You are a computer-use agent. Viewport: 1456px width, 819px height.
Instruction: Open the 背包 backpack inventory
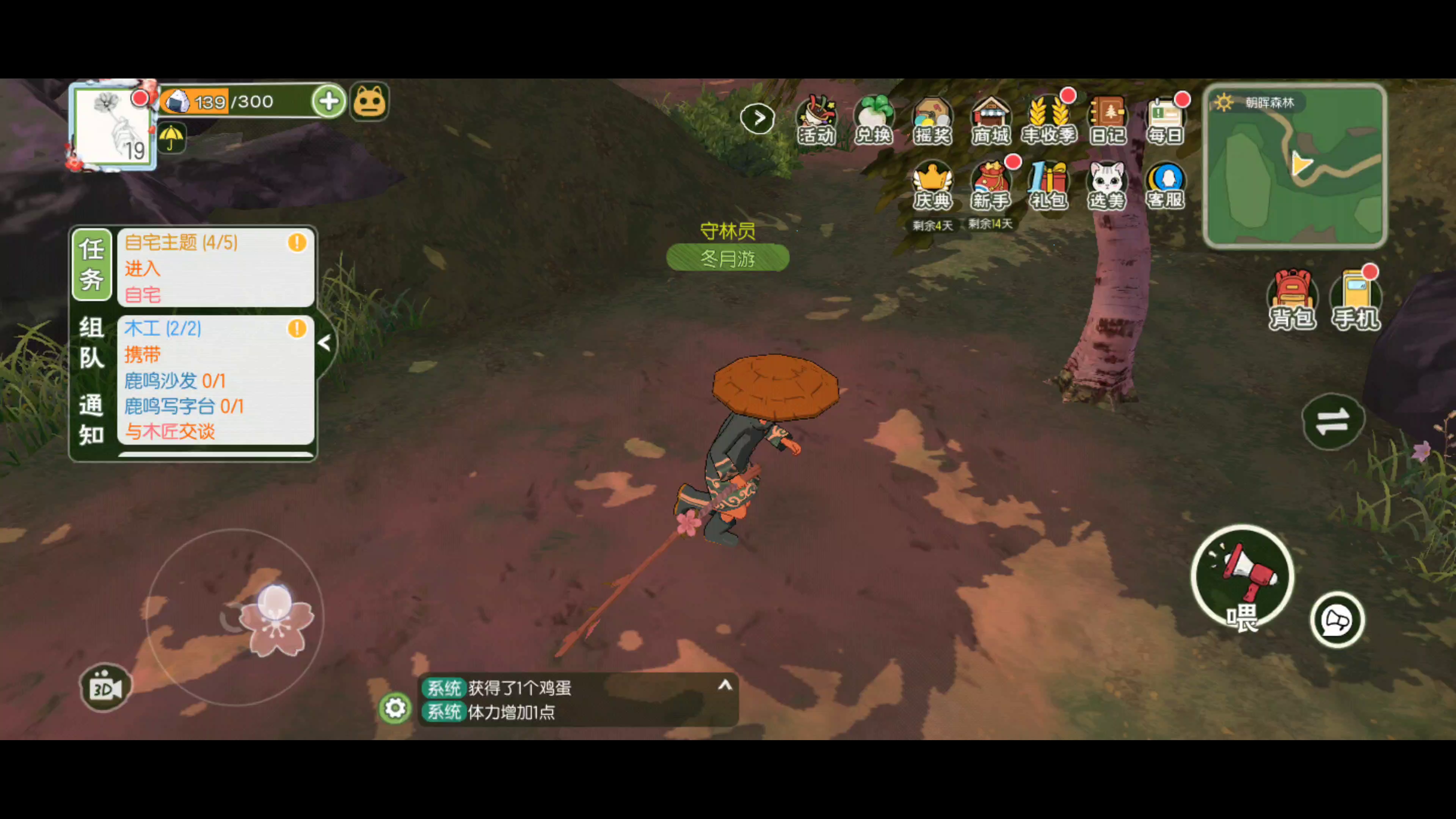(x=1292, y=300)
